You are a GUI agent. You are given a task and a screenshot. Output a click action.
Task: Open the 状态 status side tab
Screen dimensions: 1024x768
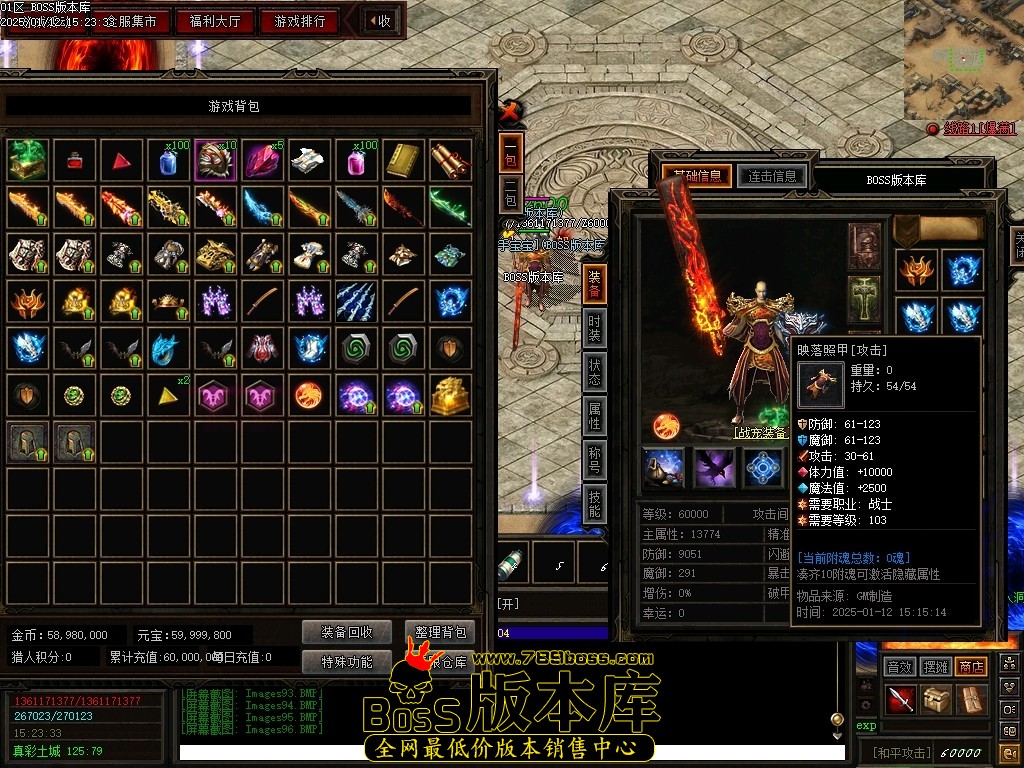click(594, 372)
